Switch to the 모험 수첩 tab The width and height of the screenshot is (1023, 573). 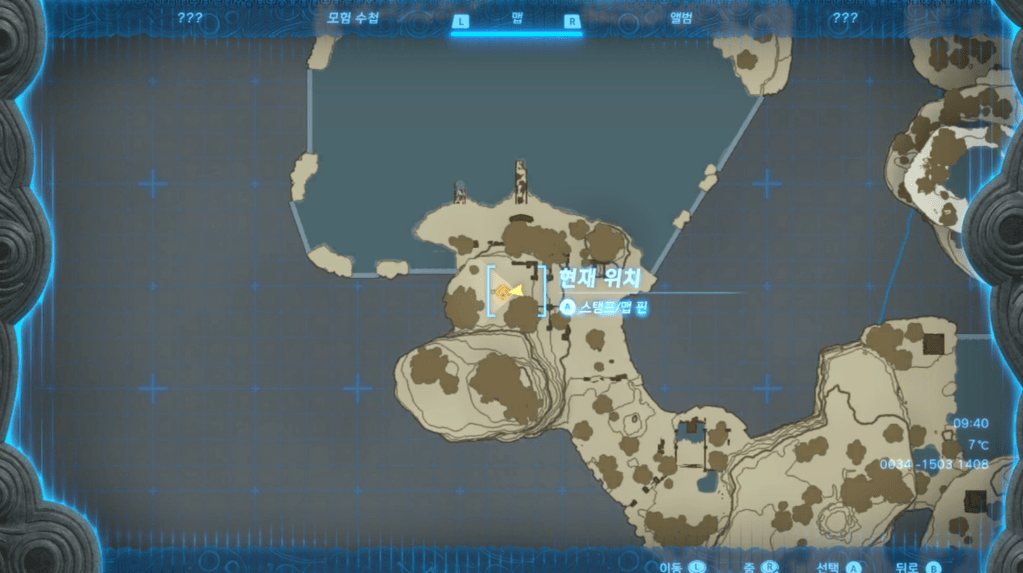pos(354,18)
